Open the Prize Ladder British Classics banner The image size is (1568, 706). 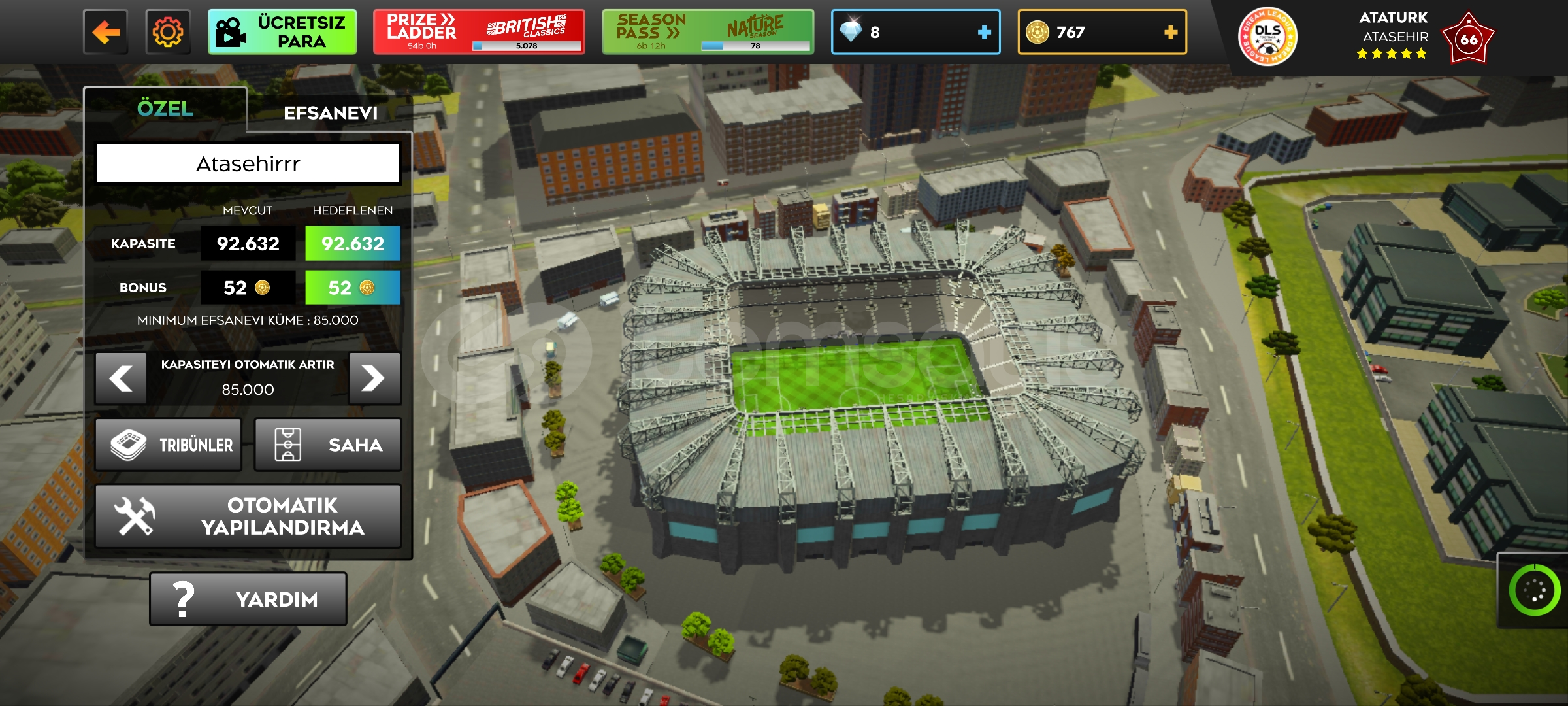click(478, 32)
